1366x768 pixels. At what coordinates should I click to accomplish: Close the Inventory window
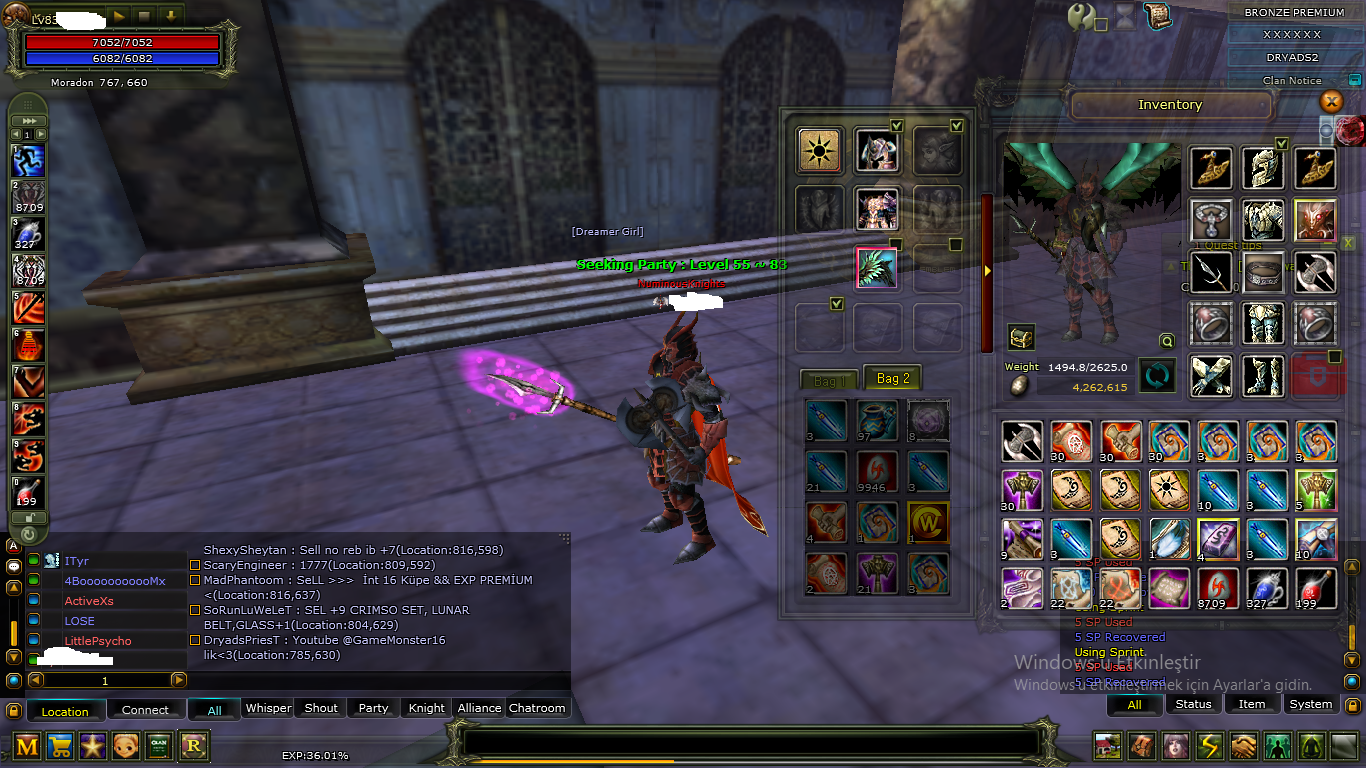[1331, 101]
